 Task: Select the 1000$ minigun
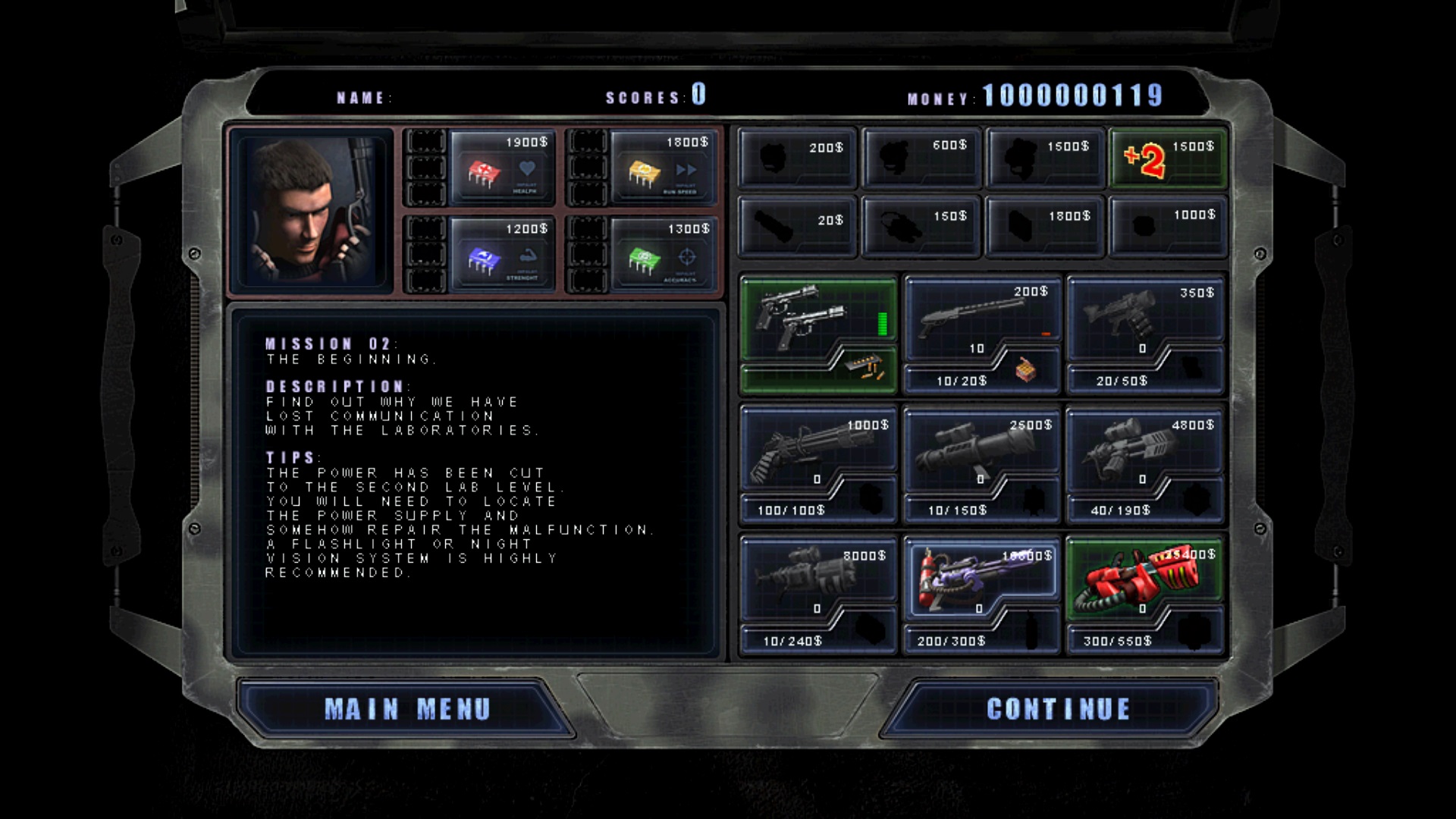[x=819, y=455]
